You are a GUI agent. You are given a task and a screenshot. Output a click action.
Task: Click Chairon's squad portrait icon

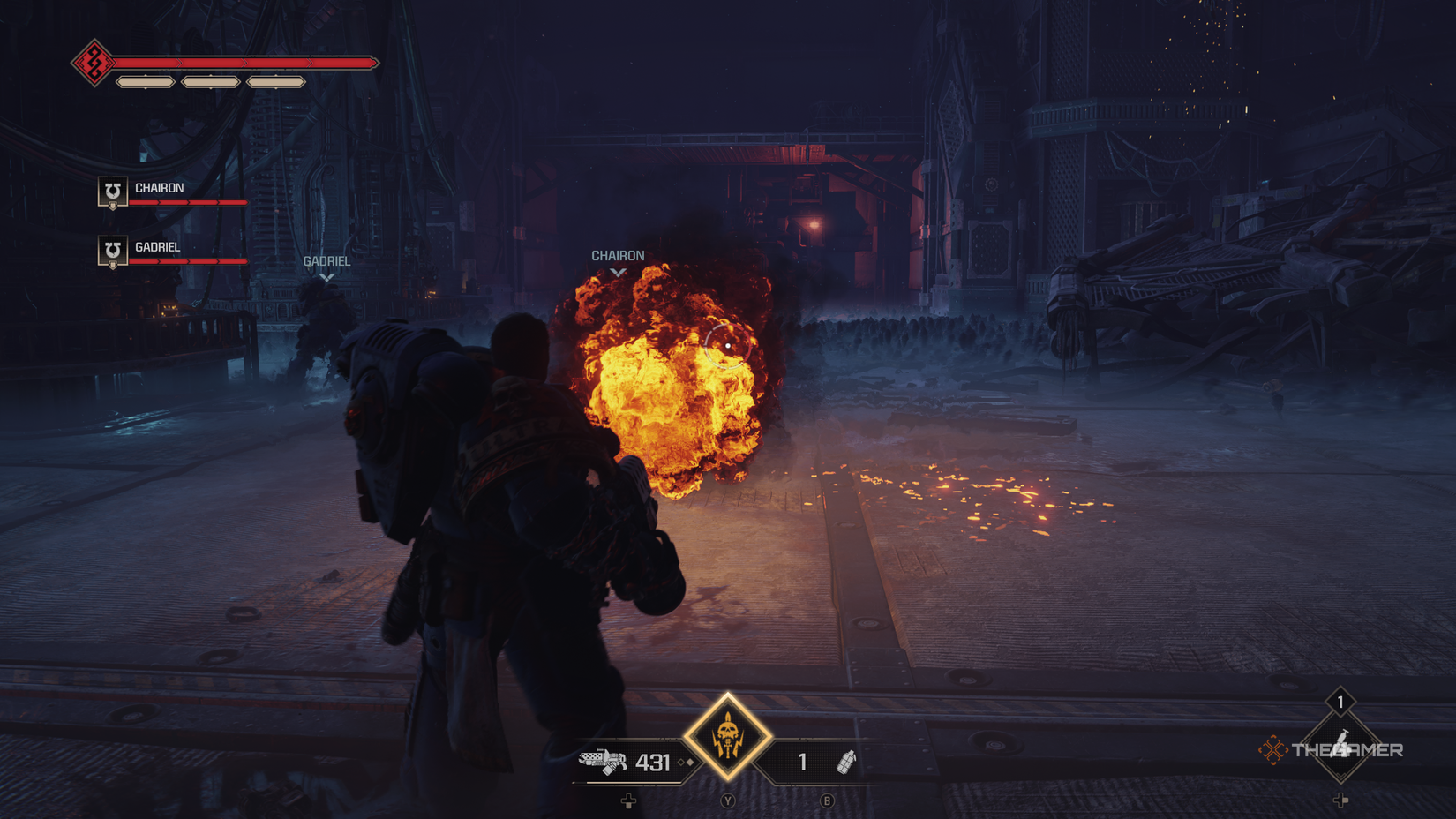coord(112,192)
